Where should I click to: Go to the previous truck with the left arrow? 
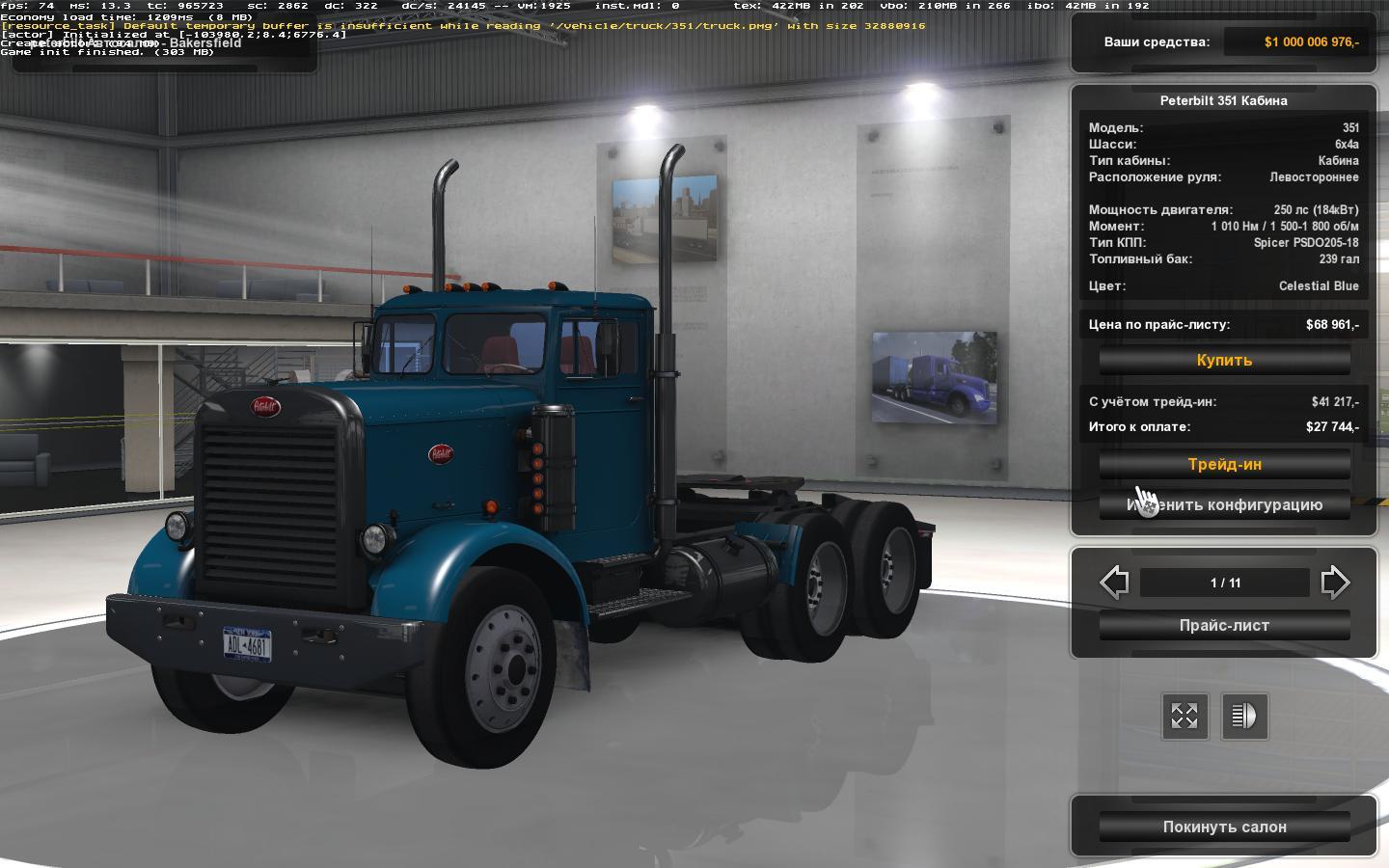pyautogui.click(x=1114, y=583)
